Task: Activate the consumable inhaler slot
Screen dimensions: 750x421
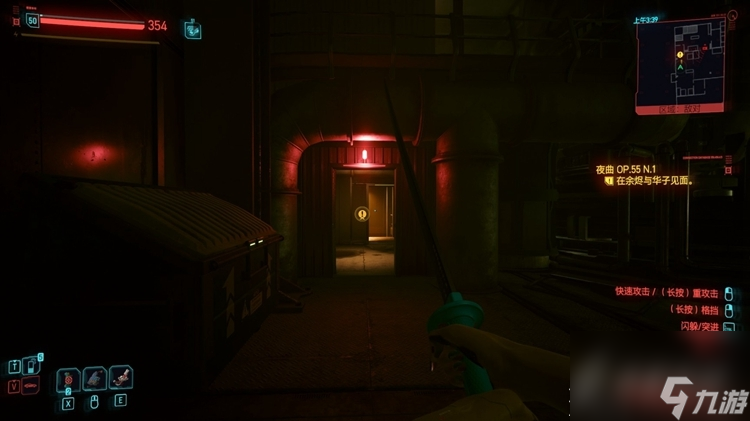Action: [x=121, y=377]
